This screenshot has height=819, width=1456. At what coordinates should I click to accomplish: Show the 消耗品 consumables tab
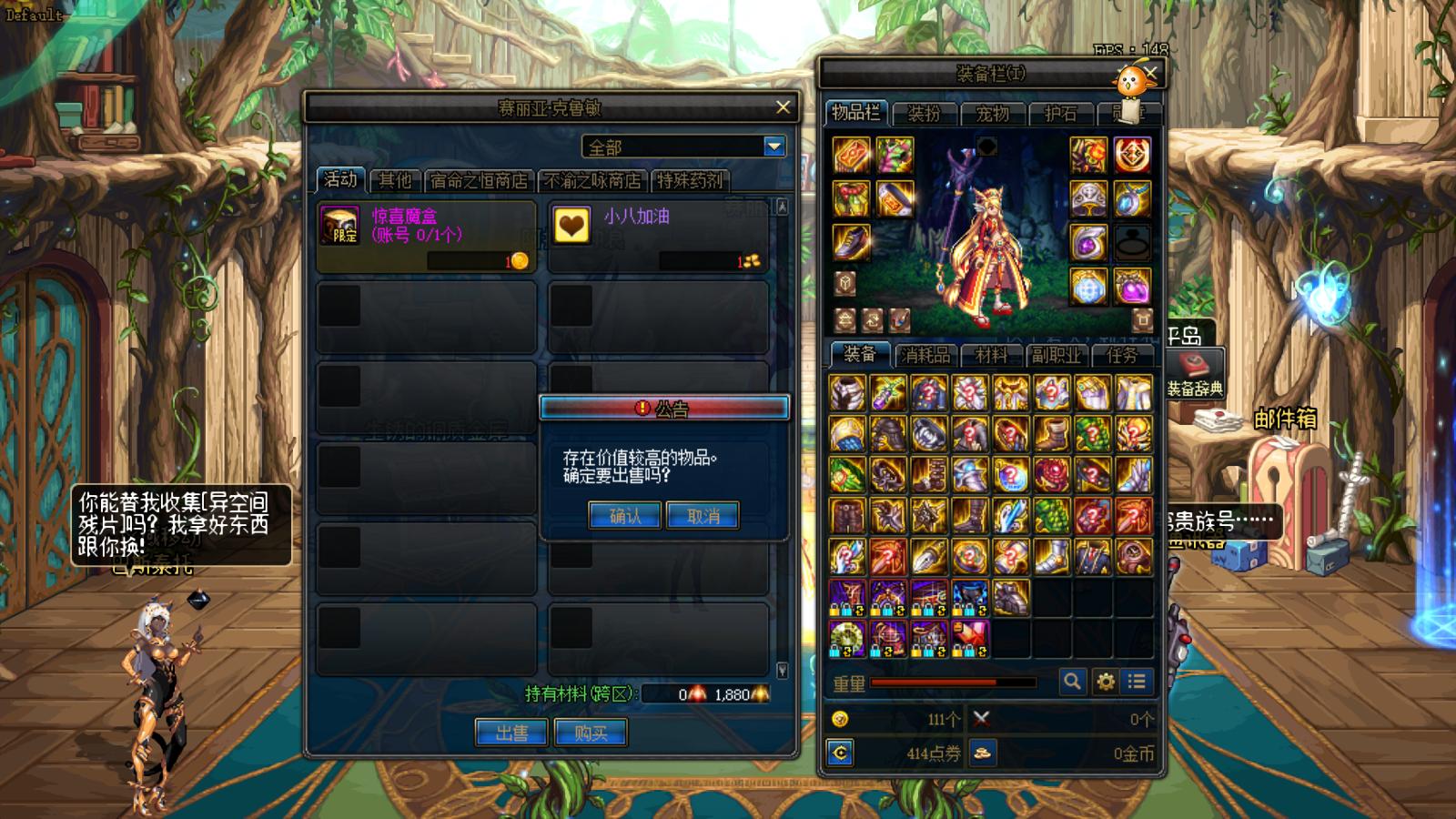[x=925, y=355]
